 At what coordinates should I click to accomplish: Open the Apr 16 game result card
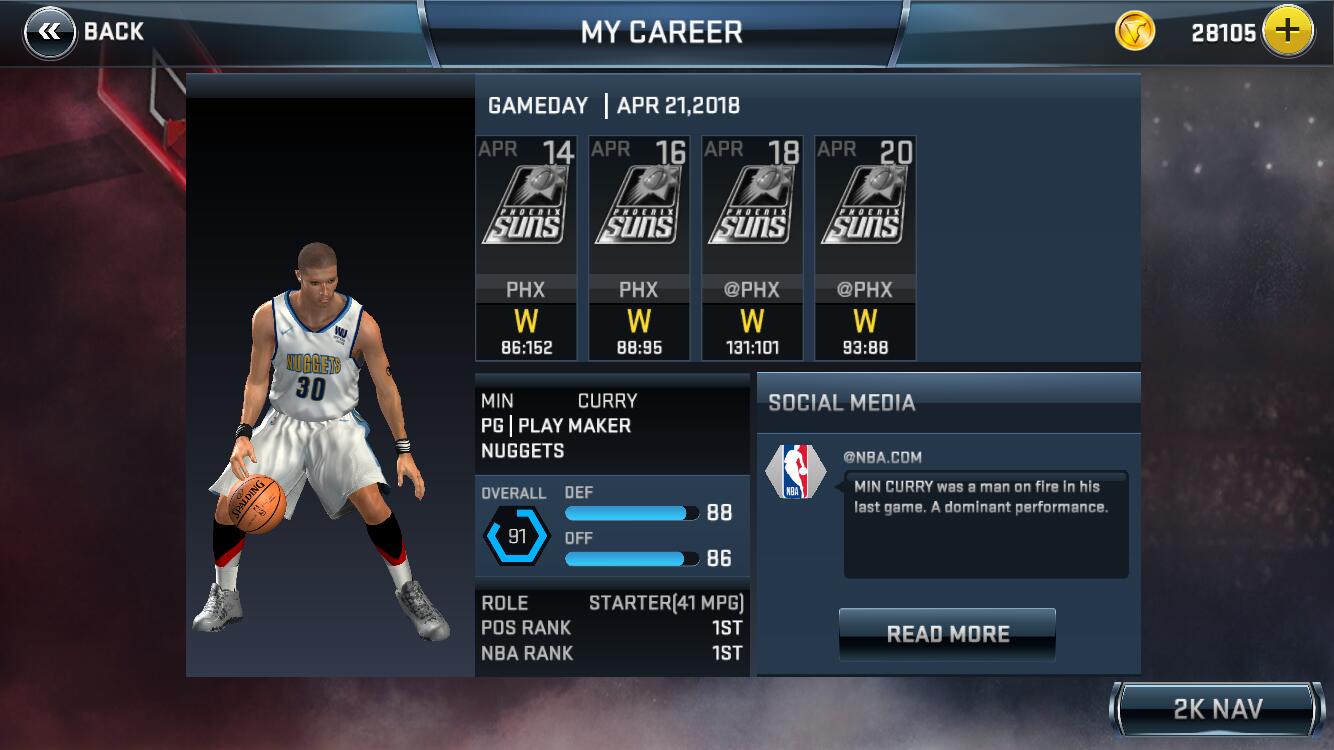(x=639, y=248)
